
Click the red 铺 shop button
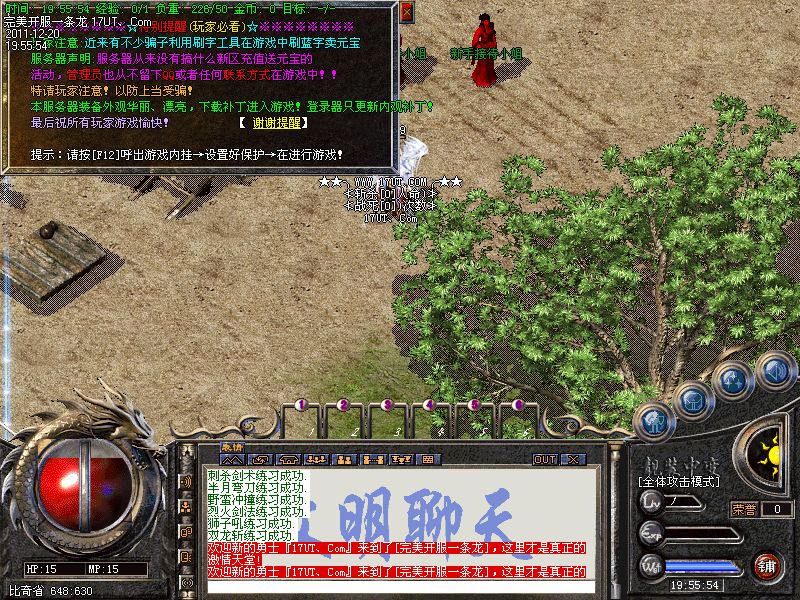click(x=768, y=566)
